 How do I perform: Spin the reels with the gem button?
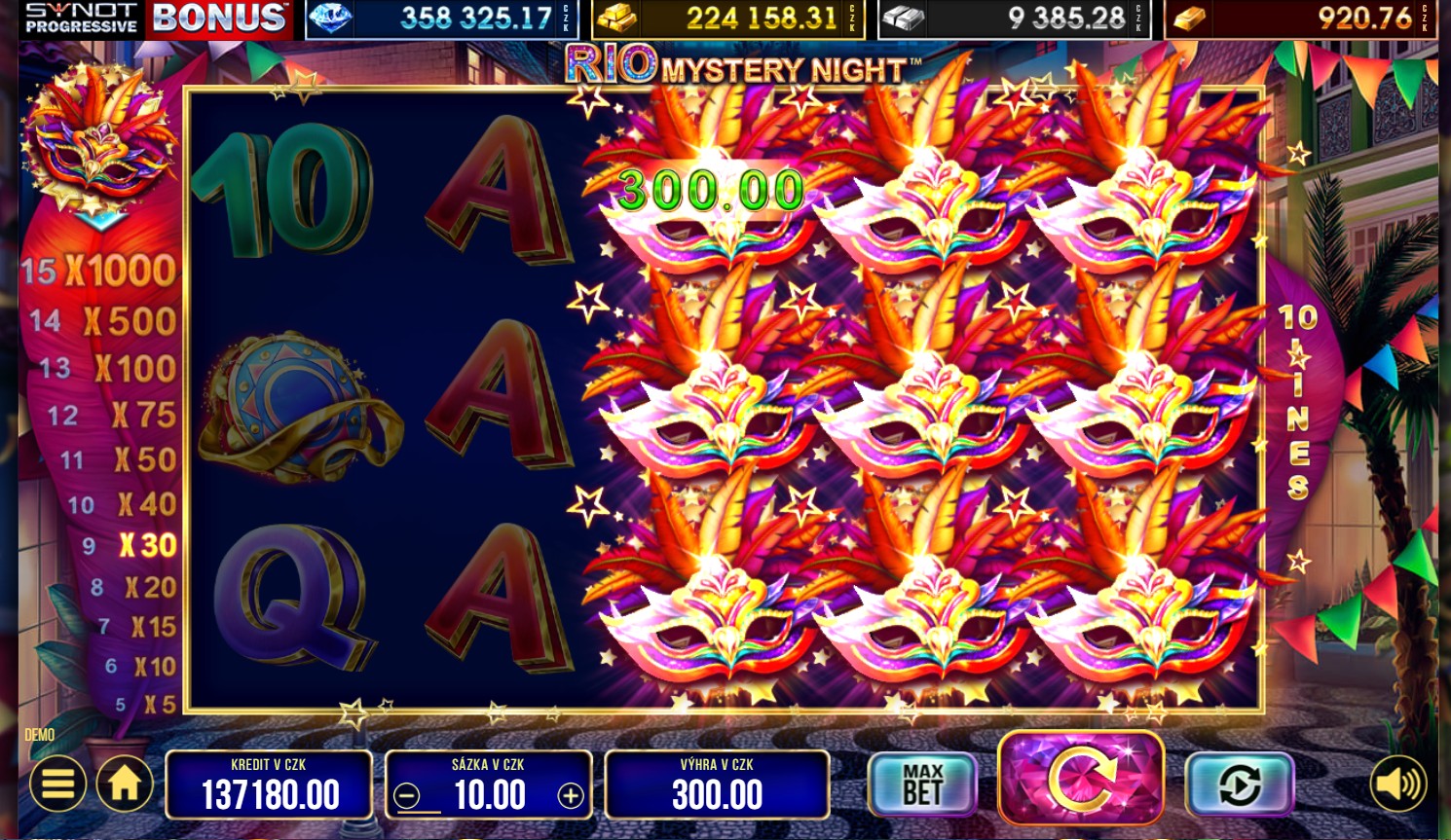(x=1081, y=779)
